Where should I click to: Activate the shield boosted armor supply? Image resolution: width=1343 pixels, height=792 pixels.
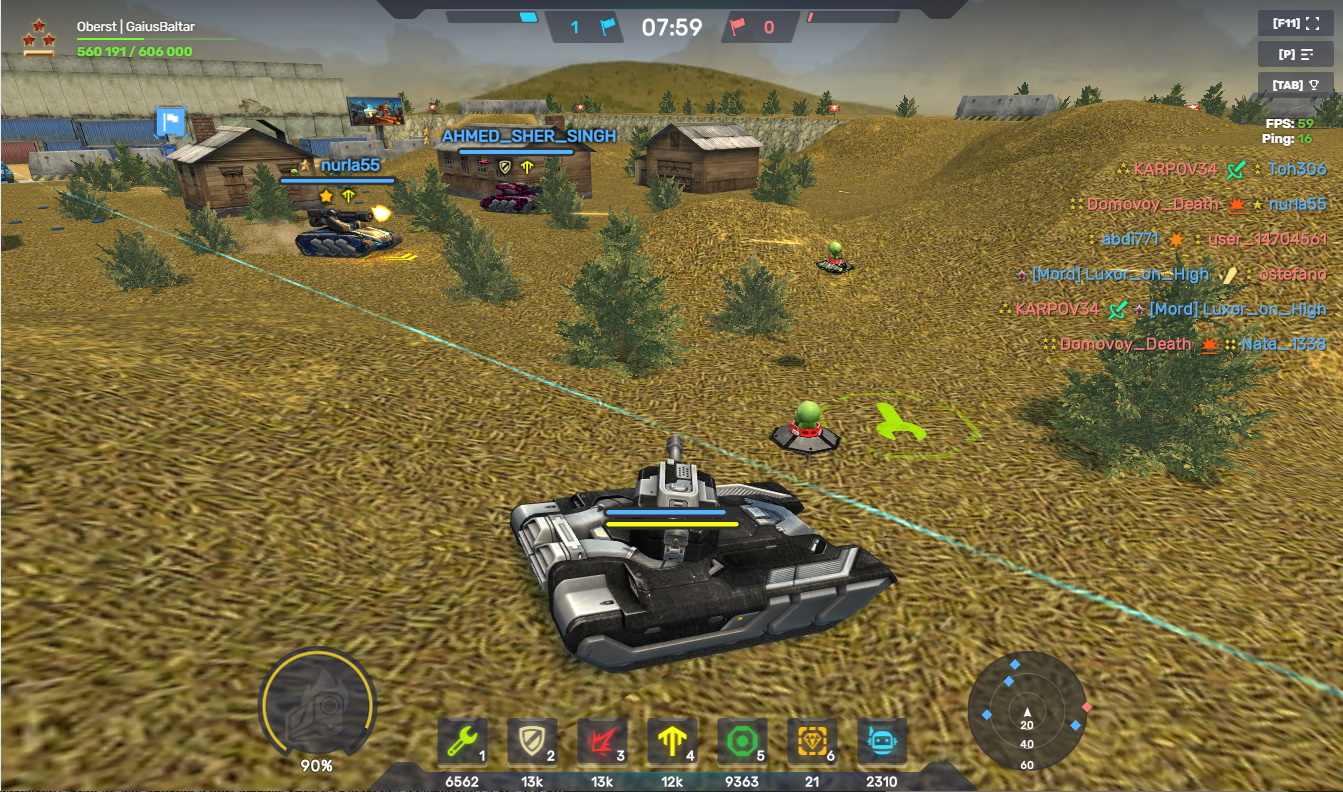pos(532,742)
